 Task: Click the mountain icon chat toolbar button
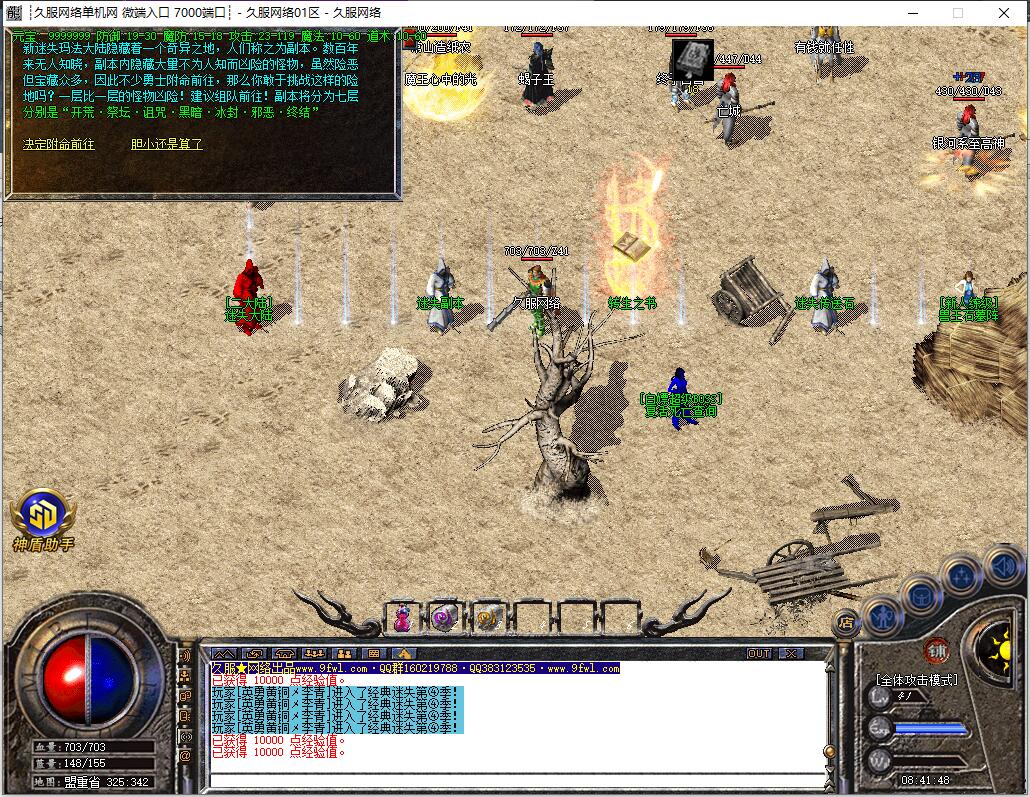[x=224, y=653]
